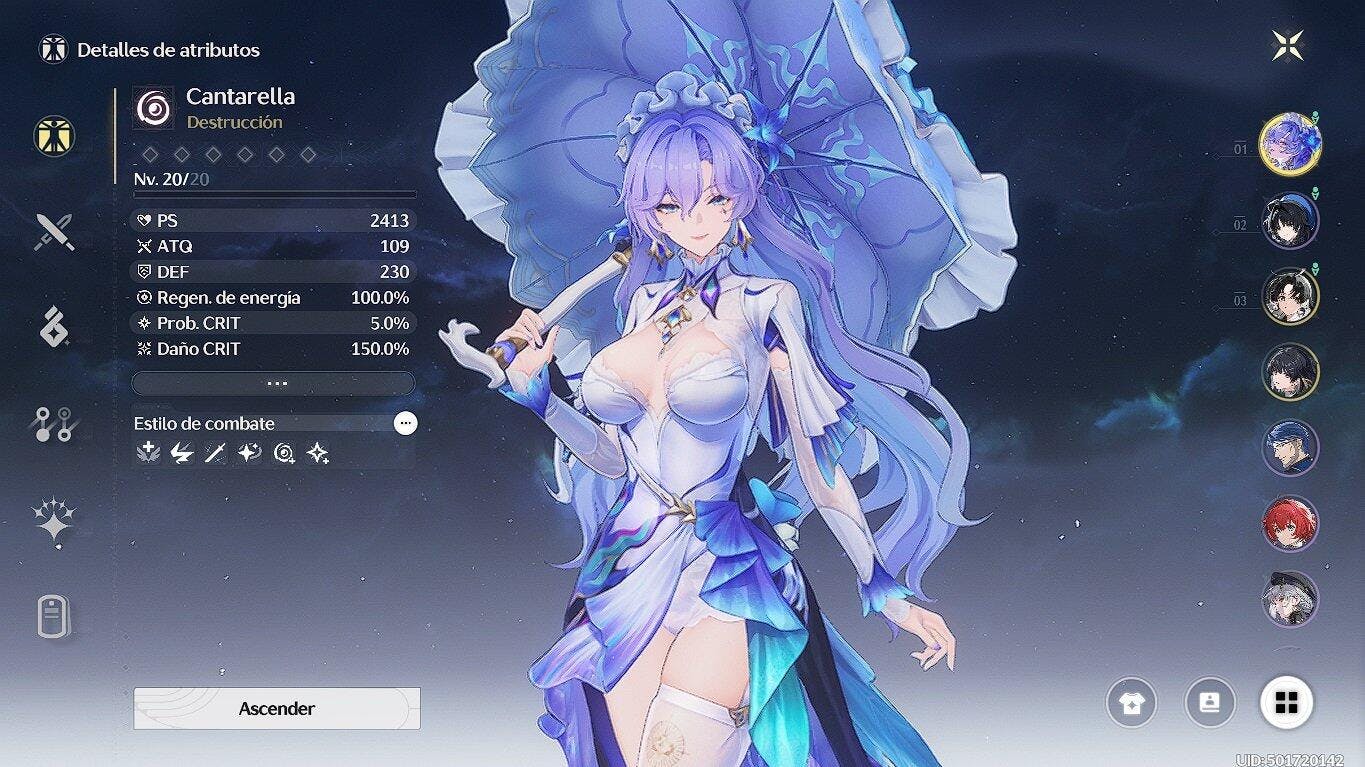Viewport: 1365px width, 767px height.
Task: Open the character profile card button
Action: 1209,703
